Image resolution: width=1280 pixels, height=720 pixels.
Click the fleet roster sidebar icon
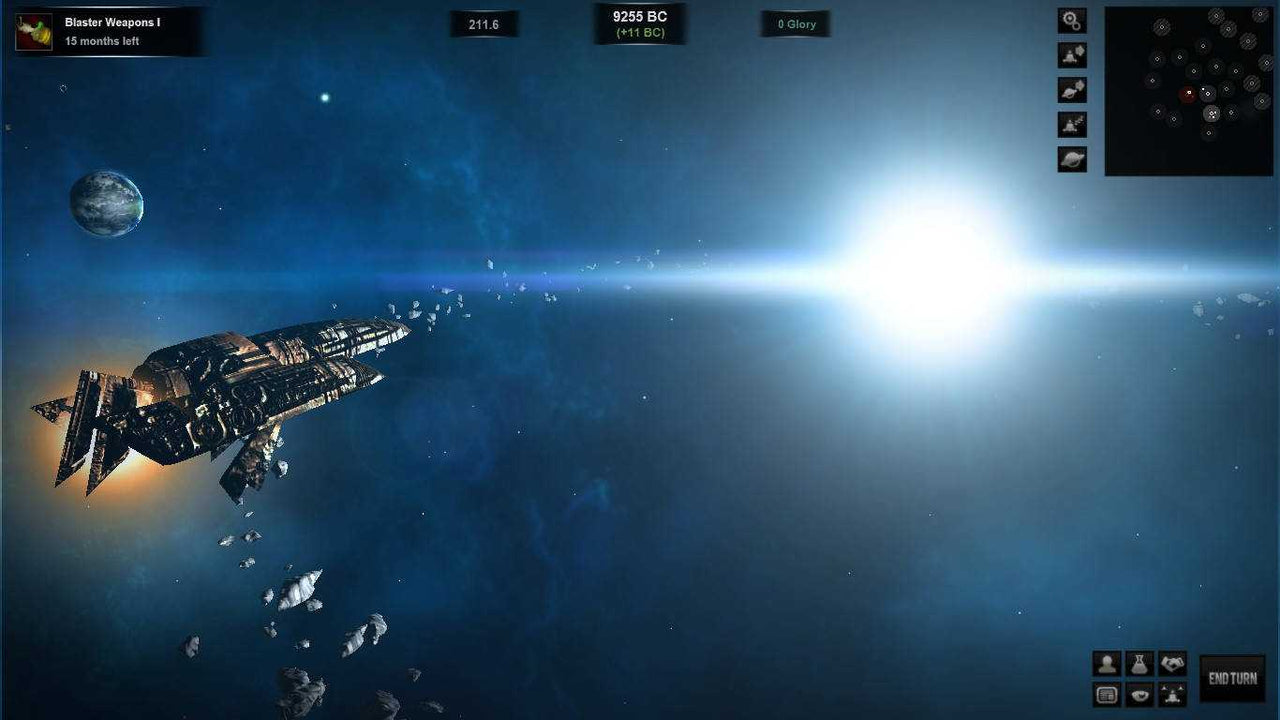click(1071, 123)
